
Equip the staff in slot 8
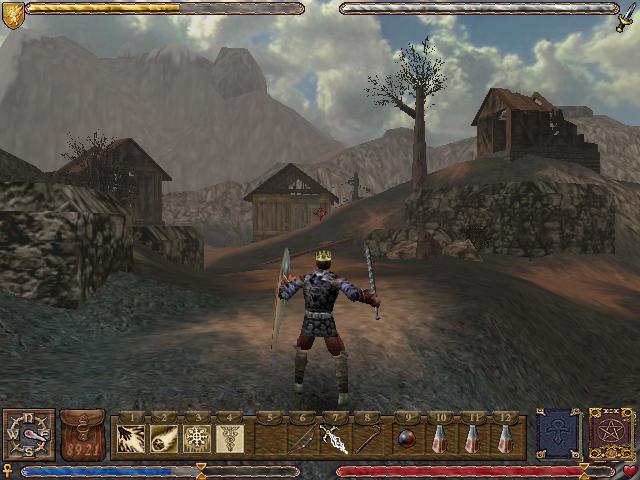[x=366, y=437]
